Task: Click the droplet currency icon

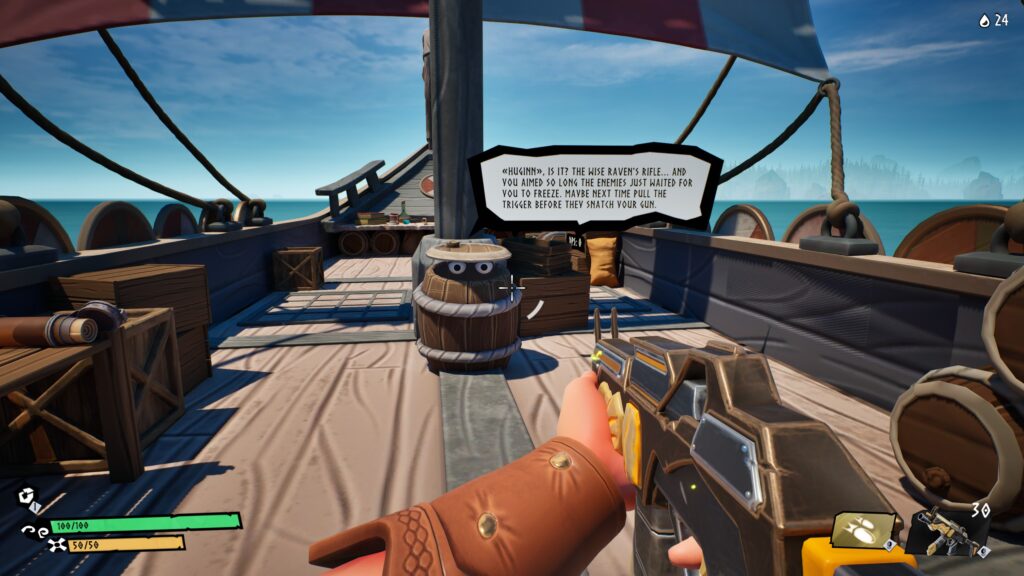Action: click(x=983, y=20)
